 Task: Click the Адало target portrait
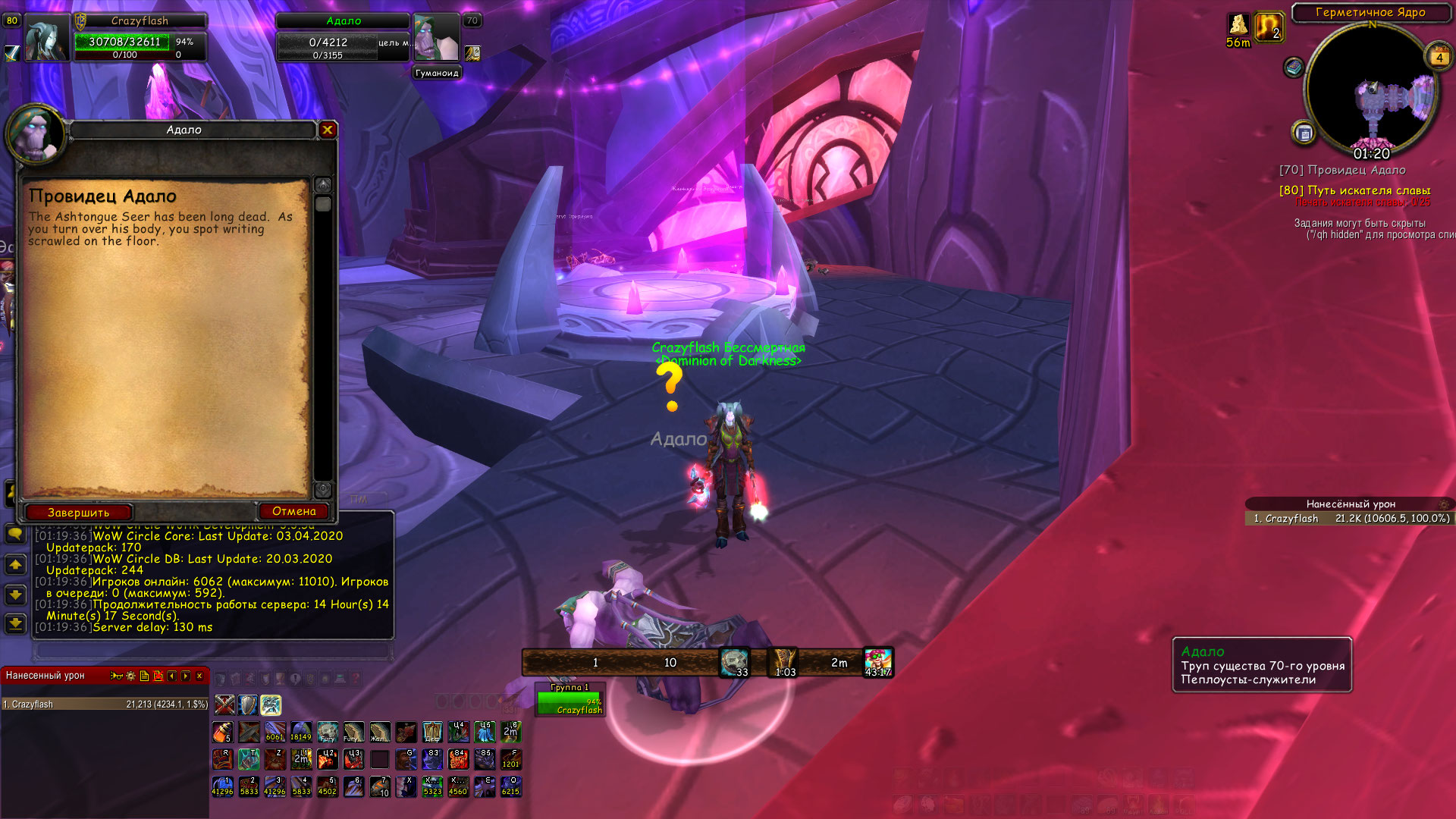pyautogui.click(x=437, y=38)
